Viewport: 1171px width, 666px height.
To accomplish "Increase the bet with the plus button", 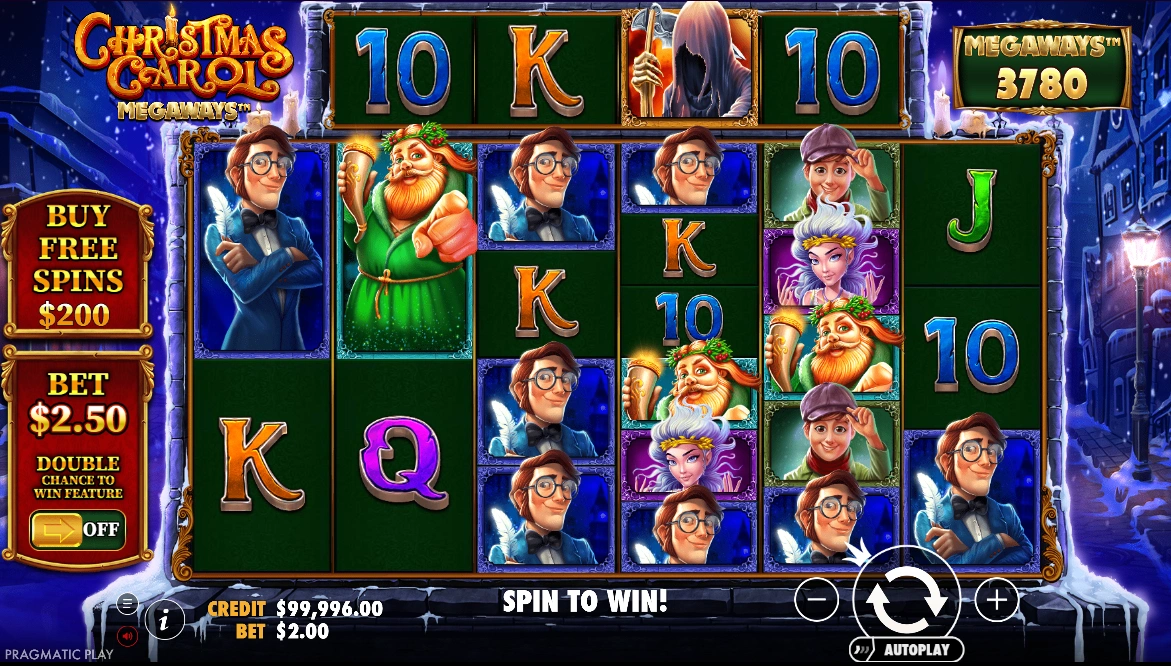I will pos(996,599).
